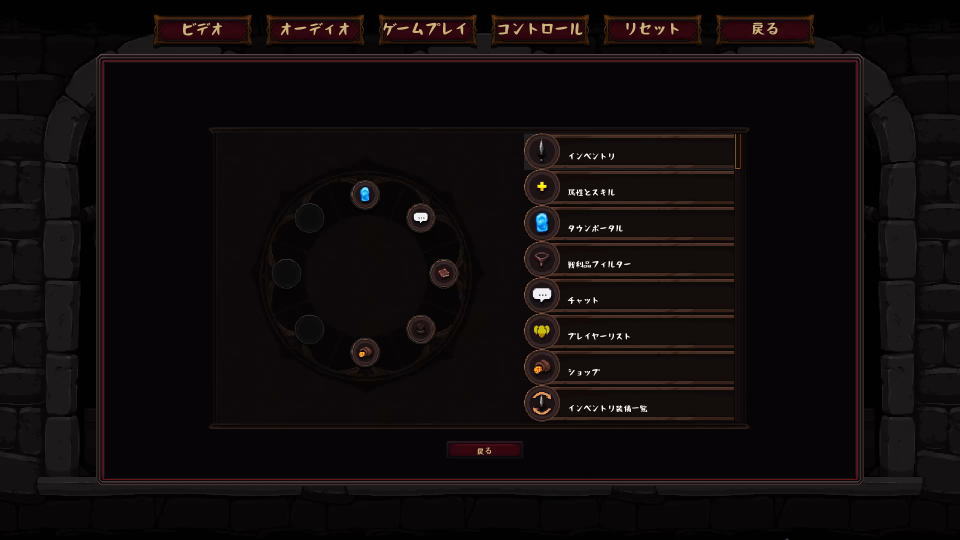Choose the インベントリ装備一覧 list entry
Screen dimensions: 960x540
click(630, 405)
